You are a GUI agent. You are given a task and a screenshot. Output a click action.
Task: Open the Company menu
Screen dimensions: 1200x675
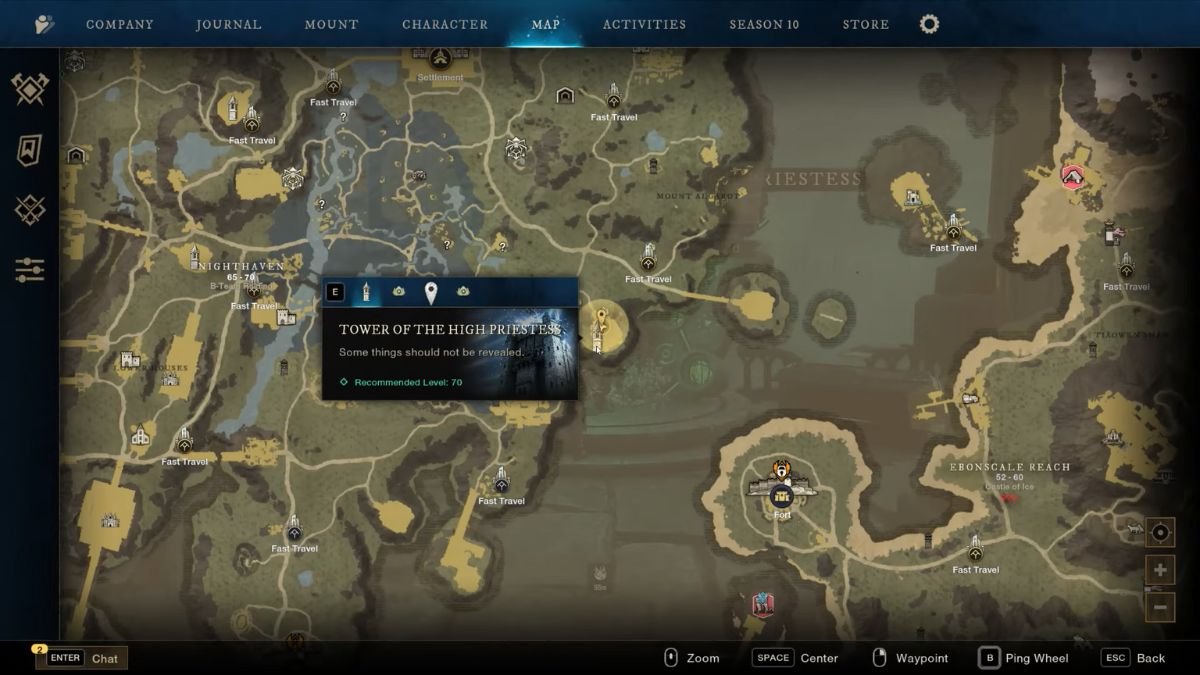[x=119, y=24]
